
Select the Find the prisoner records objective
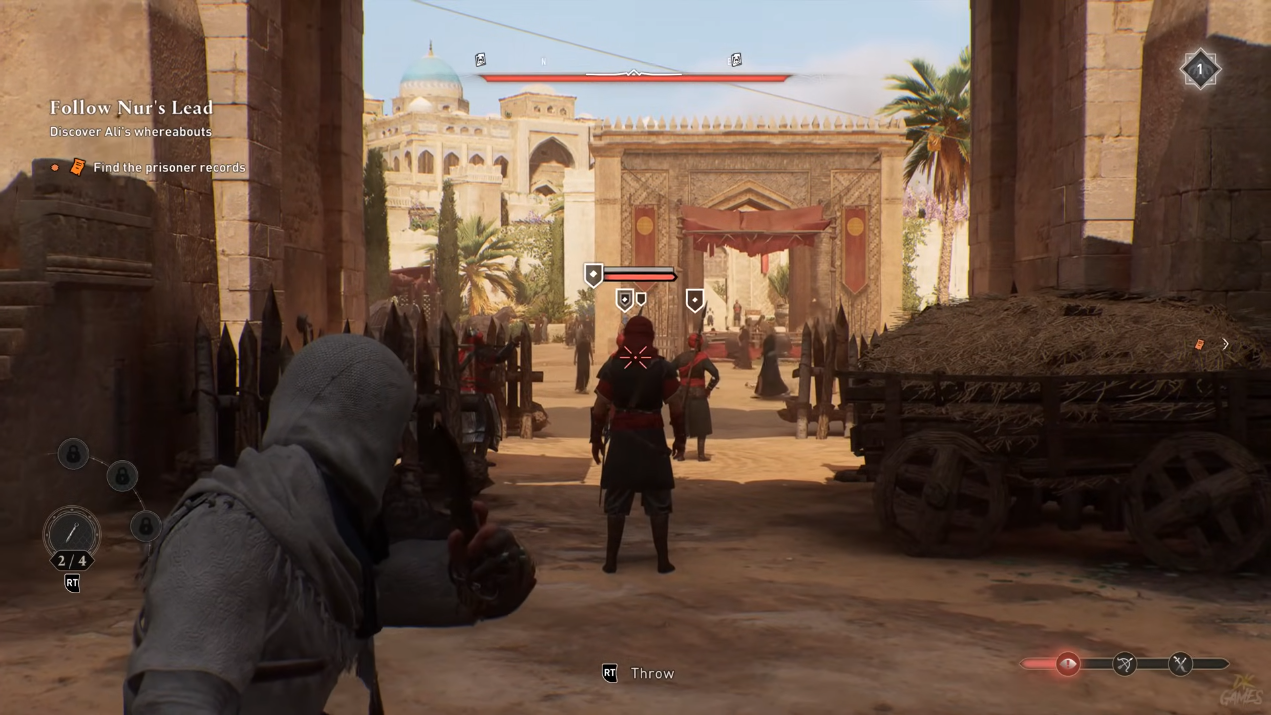pos(169,168)
